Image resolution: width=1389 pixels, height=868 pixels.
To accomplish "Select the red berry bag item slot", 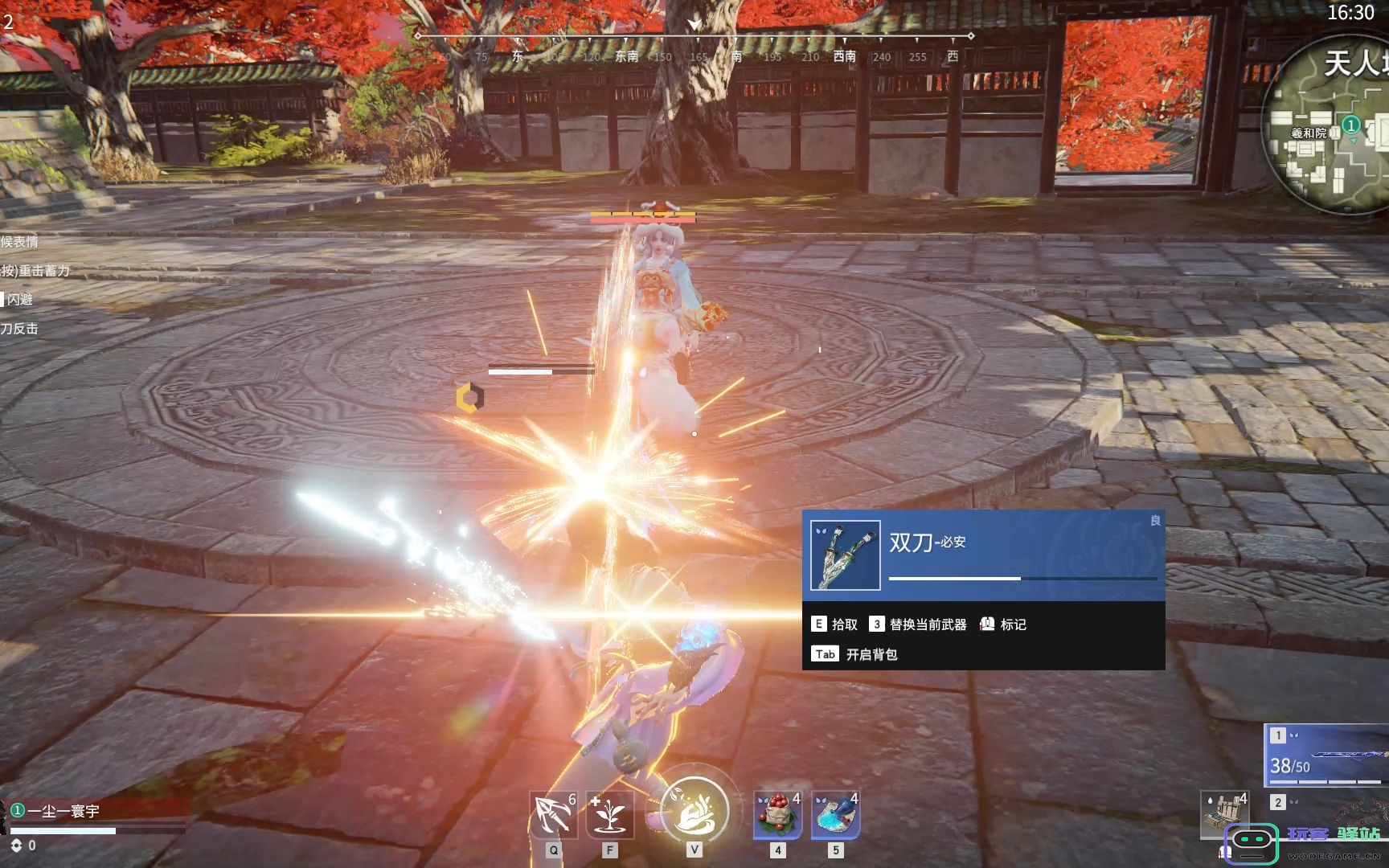I will (777, 815).
